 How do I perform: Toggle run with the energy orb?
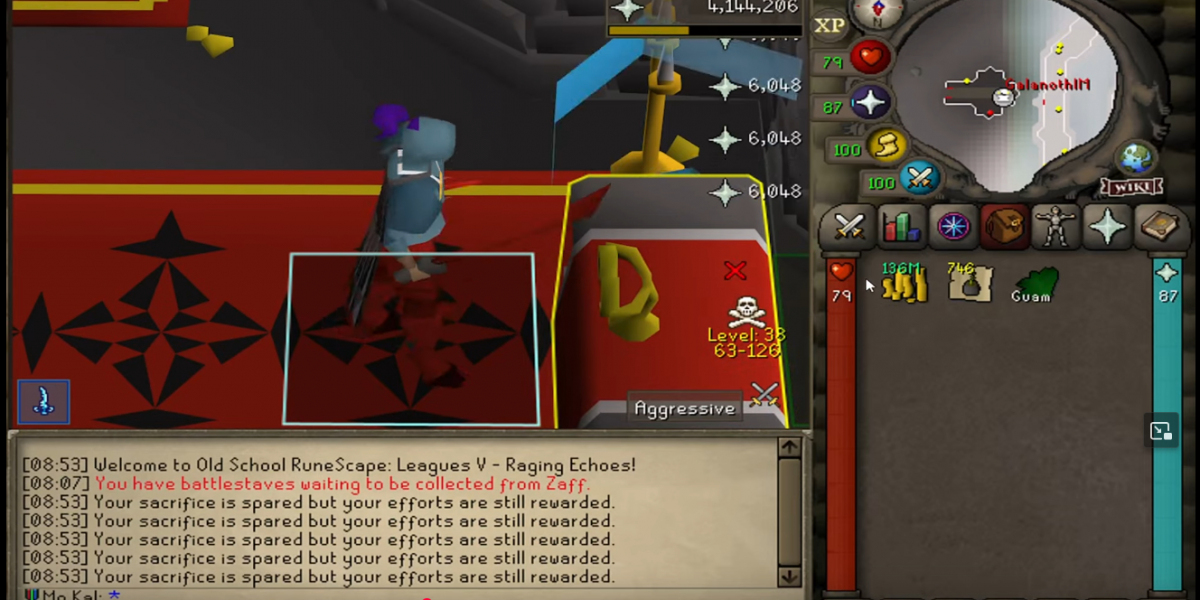click(x=885, y=147)
